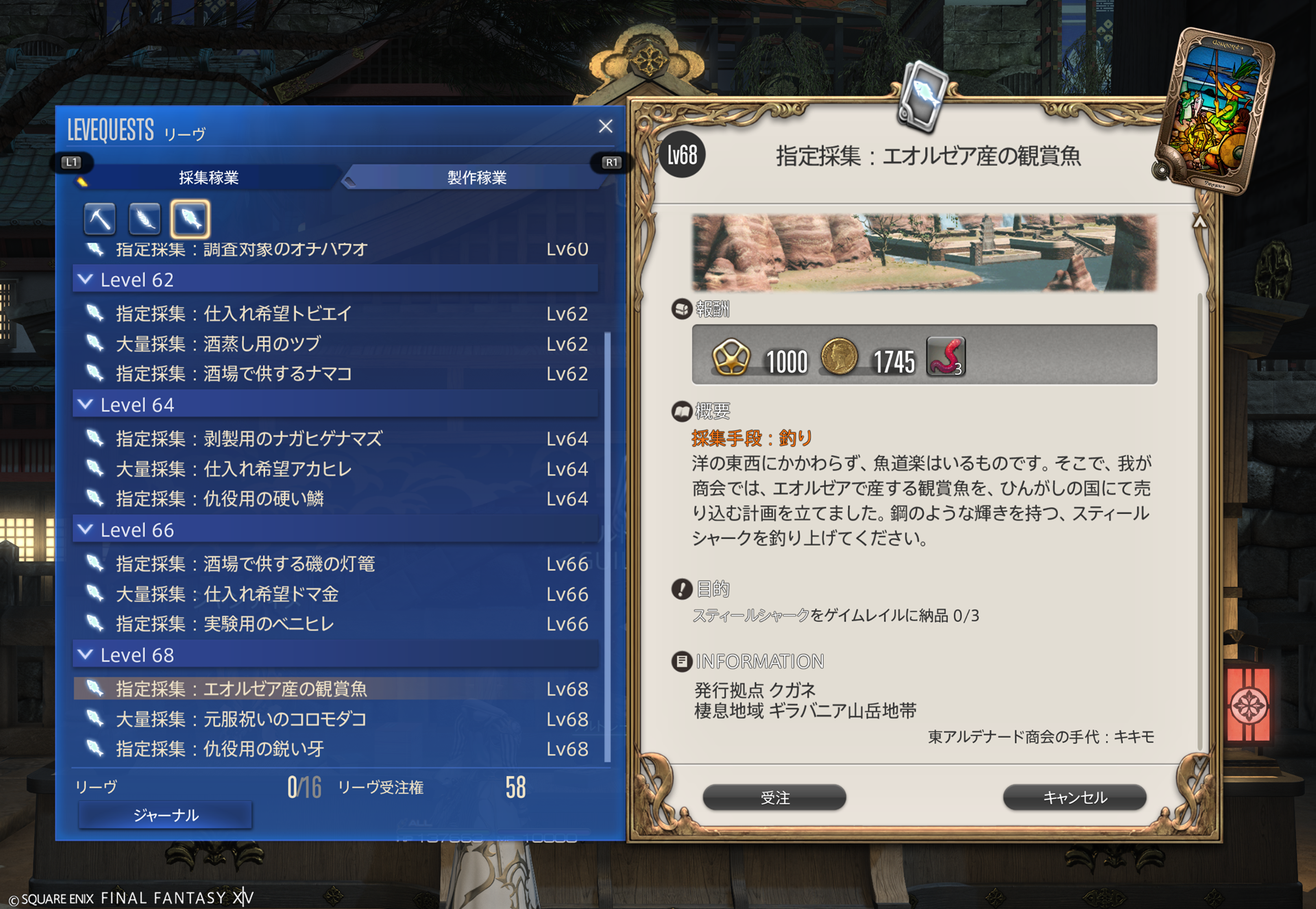Collapse the Level 62 group header

tap(86, 280)
